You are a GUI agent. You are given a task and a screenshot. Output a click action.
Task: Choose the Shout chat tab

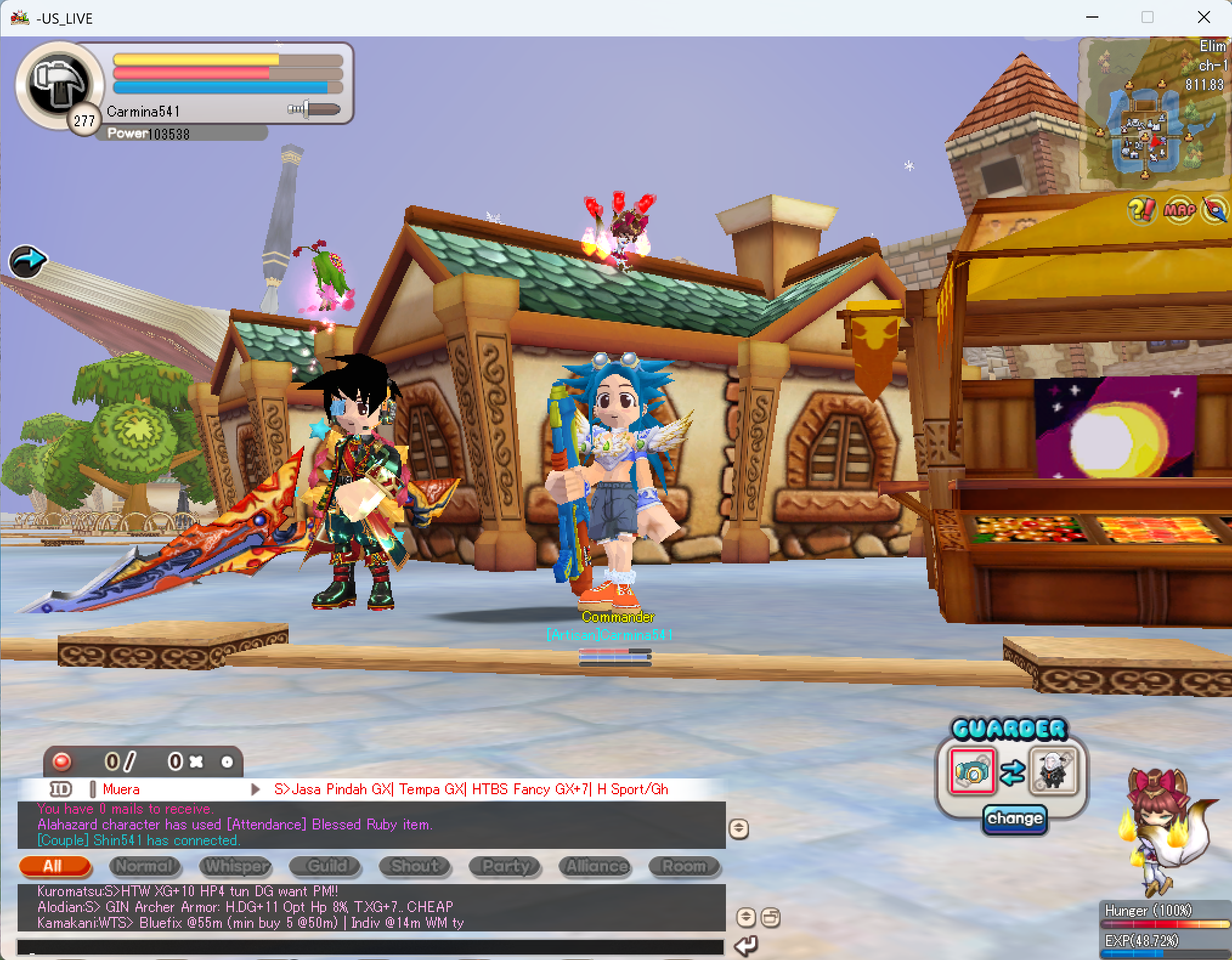click(415, 866)
